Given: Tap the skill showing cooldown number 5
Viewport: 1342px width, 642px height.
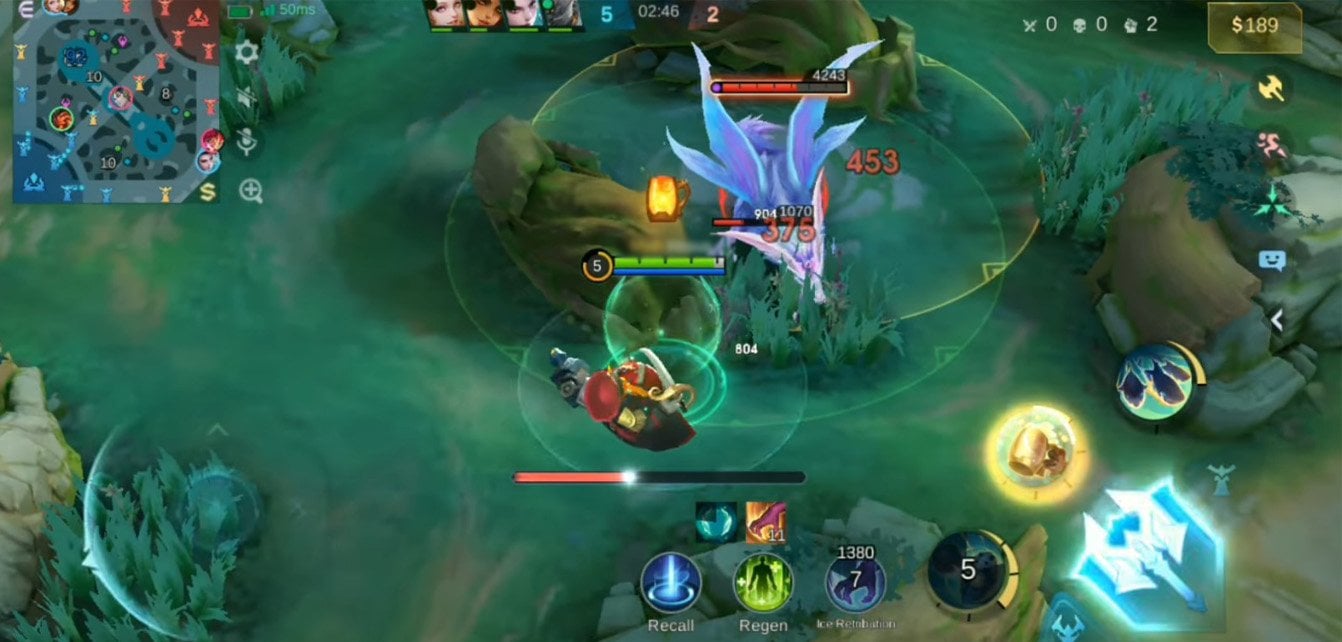Looking at the screenshot, I should click(x=968, y=570).
